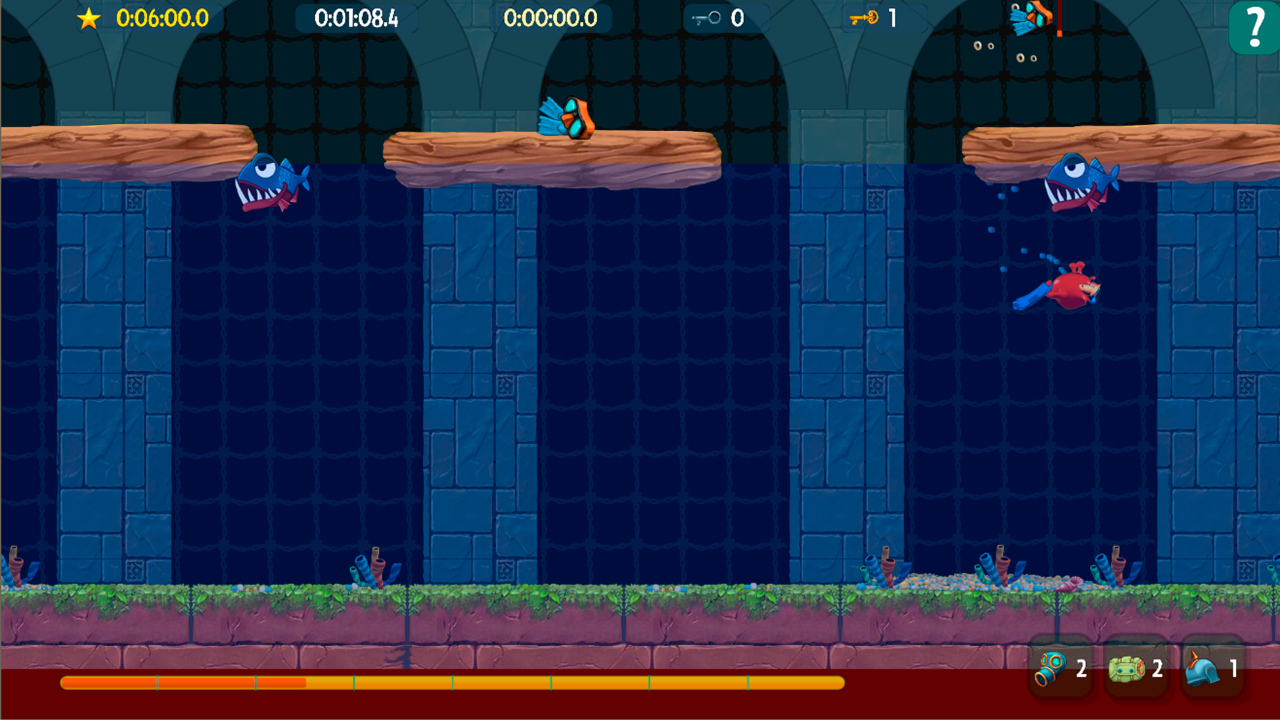
Task: Use the green backpack power-up
Action: [x=1128, y=668]
